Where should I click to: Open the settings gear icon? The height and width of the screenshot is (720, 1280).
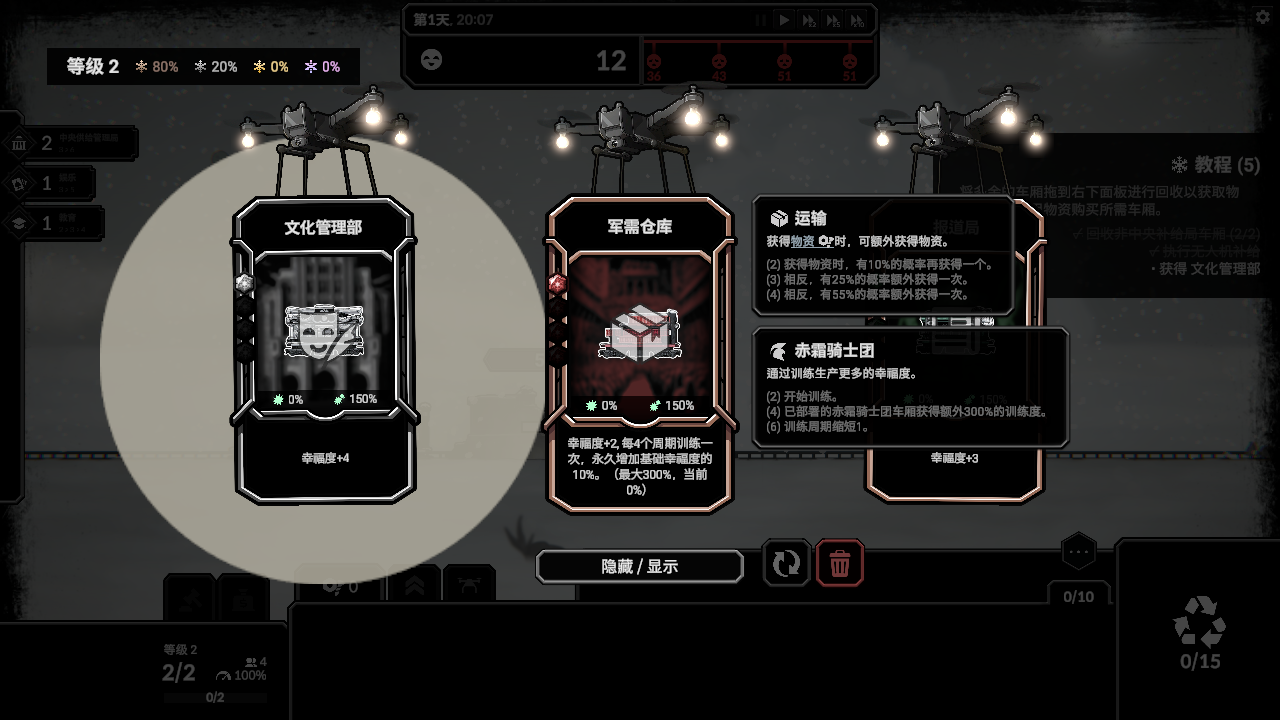click(x=1262, y=17)
